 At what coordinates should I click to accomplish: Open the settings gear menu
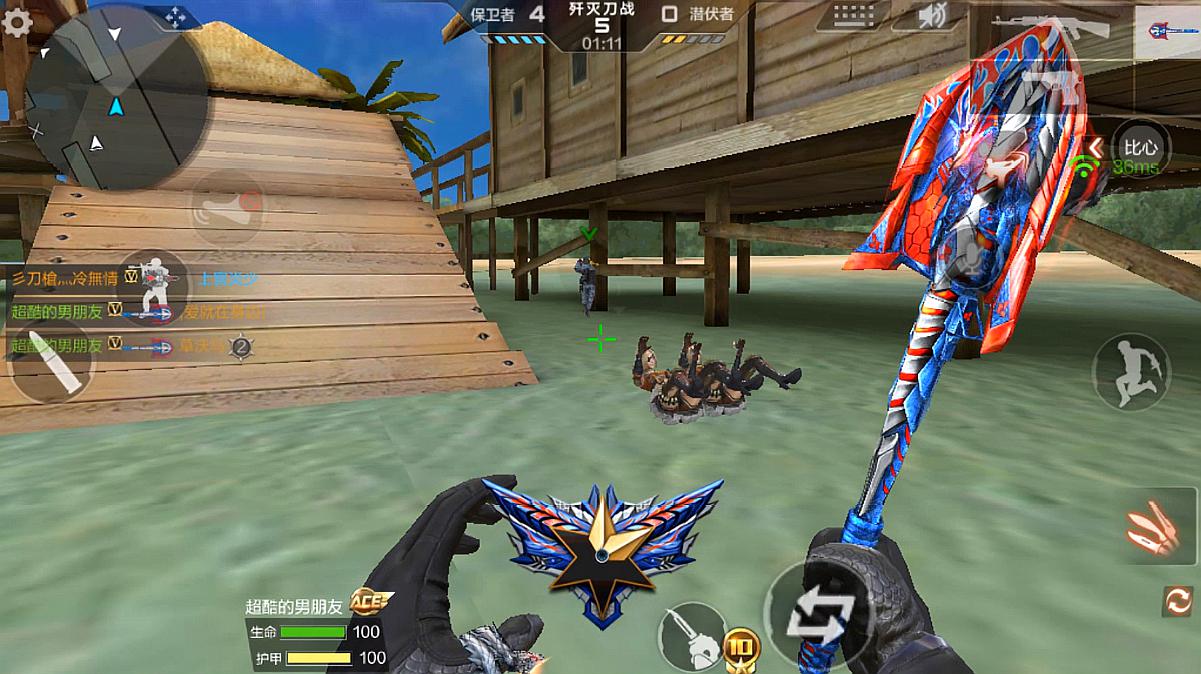(17, 22)
